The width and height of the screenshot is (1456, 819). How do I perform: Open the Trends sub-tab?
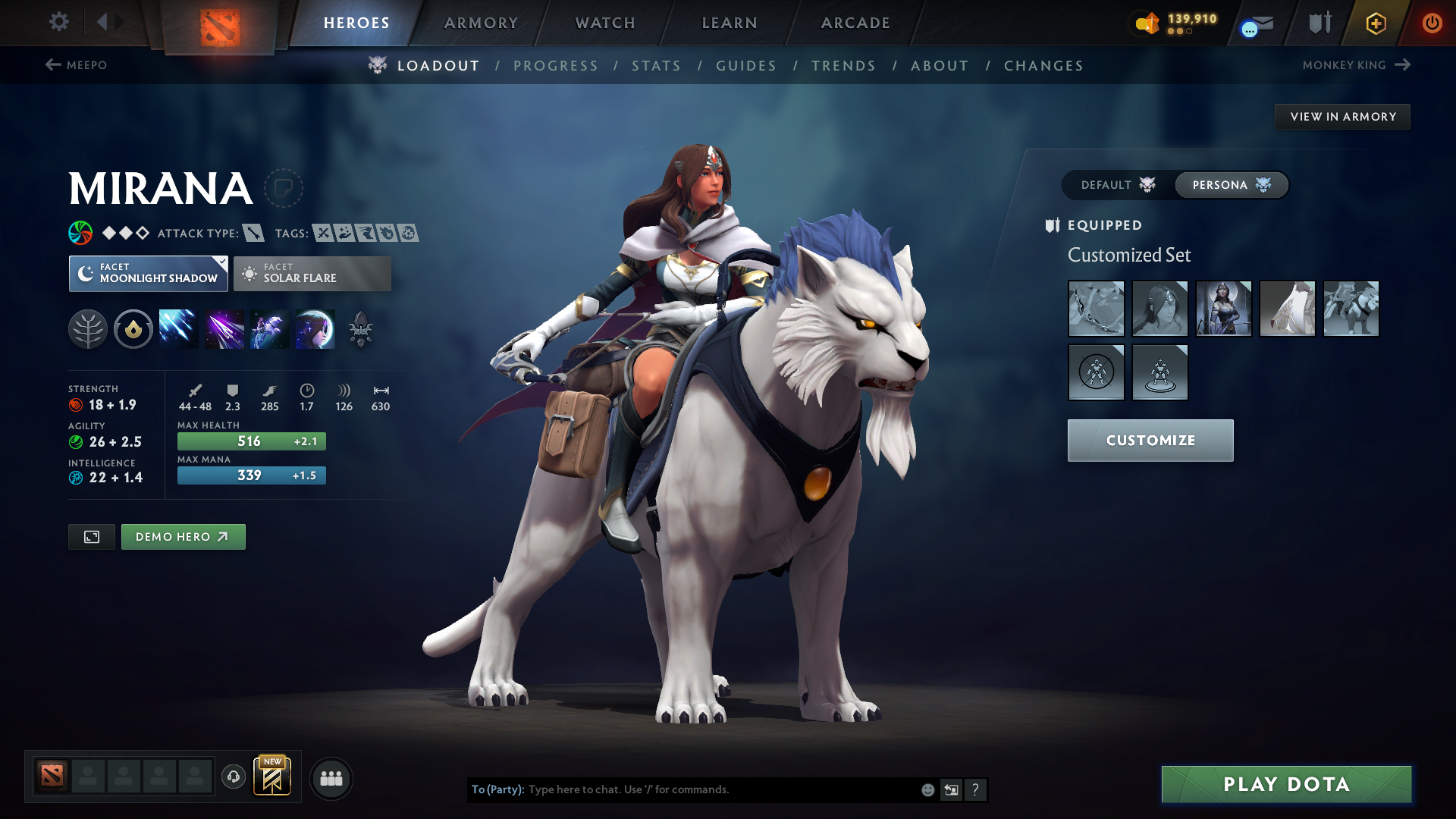point(843,66)
